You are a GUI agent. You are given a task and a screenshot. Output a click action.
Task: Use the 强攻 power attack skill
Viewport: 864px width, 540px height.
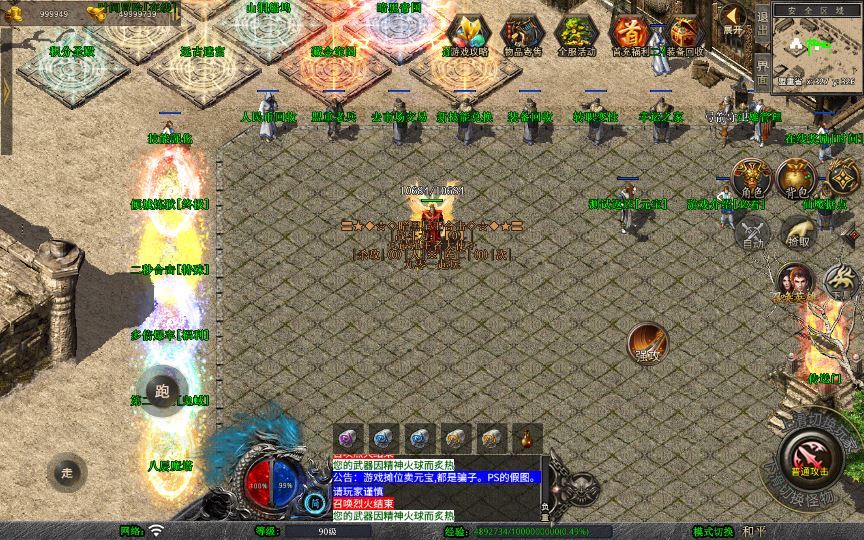coord(648,342)
